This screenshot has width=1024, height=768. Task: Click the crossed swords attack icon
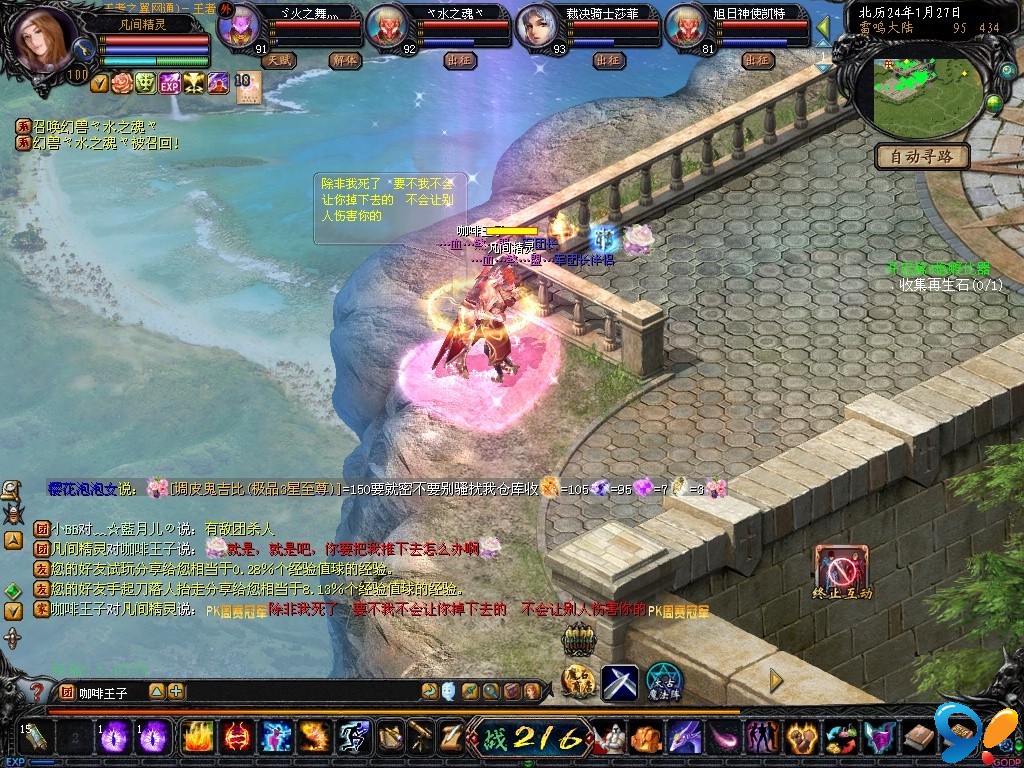619,681
